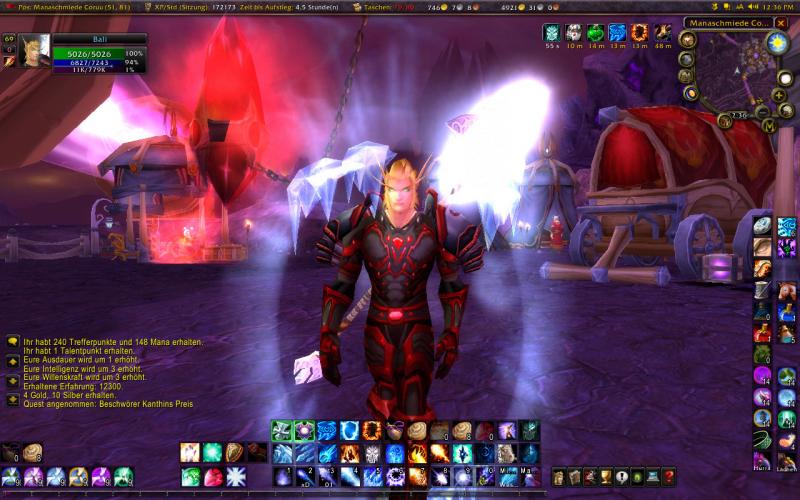Activate the fiery ring spell icon
This screenshot has height=500, width=800.
(x=370, y=431)
